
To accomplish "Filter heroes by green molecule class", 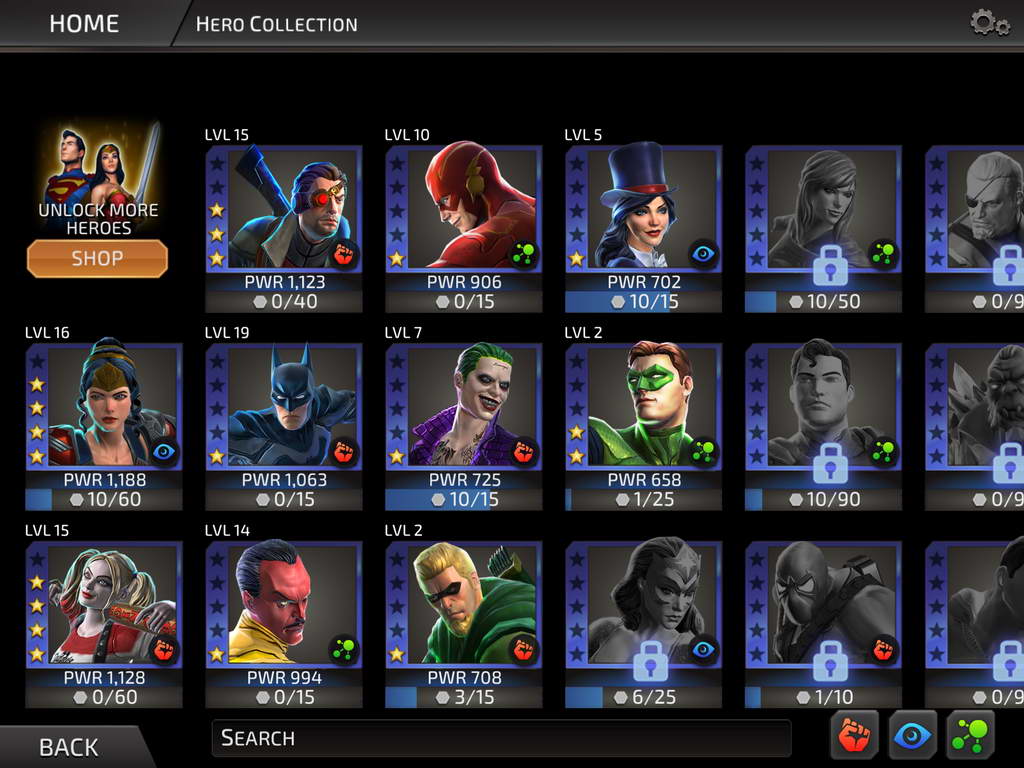I will click(970, 737).
